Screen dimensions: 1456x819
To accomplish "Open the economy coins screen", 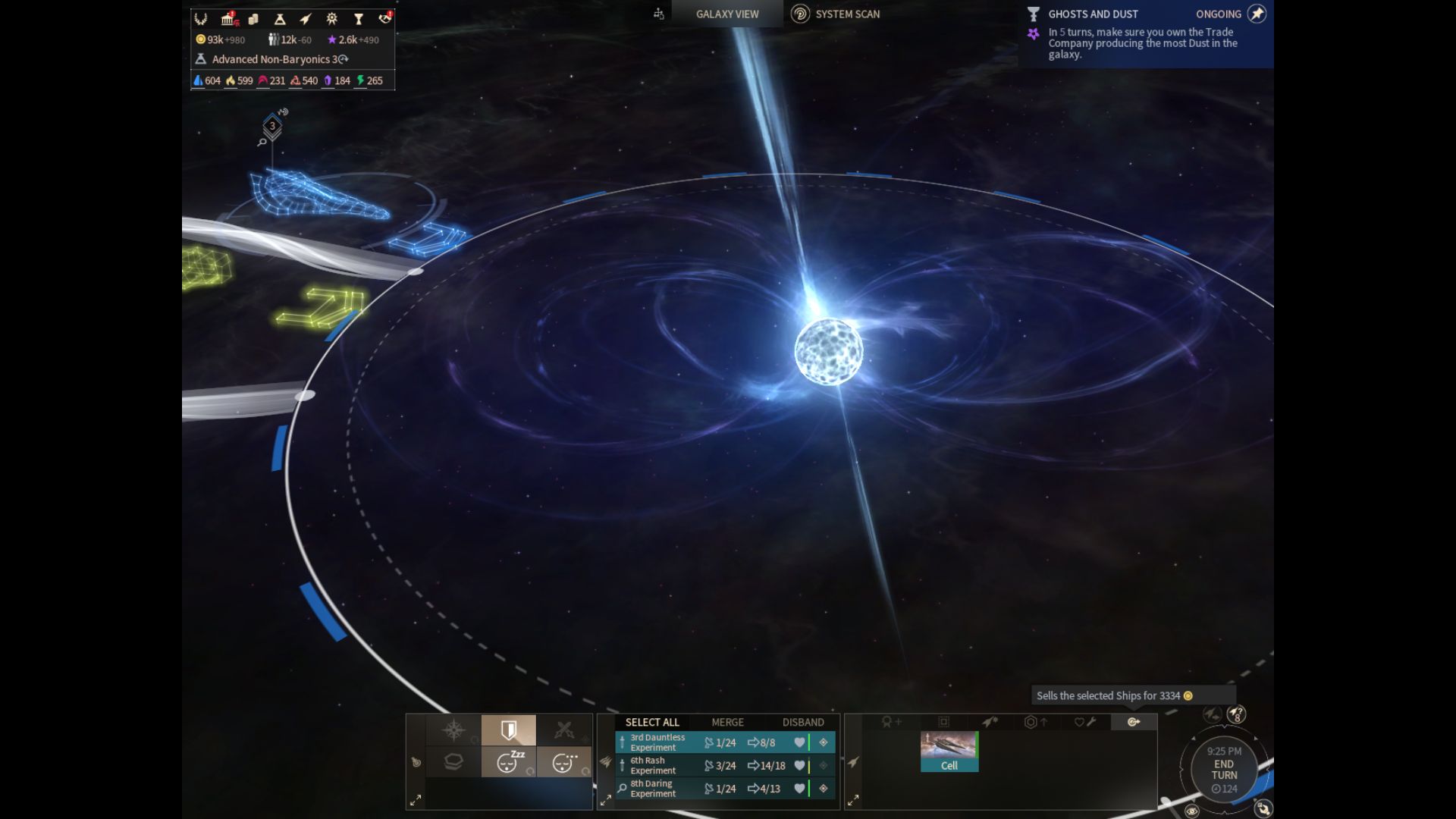I will pyautogui.click(x=253, y=19).
